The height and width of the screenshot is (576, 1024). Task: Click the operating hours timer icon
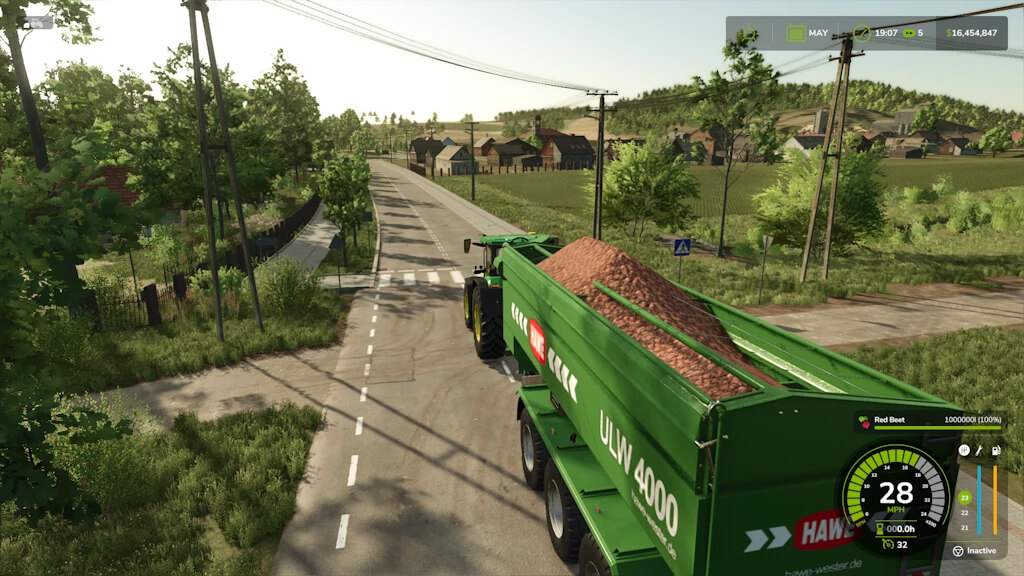[x=880, y=528]
